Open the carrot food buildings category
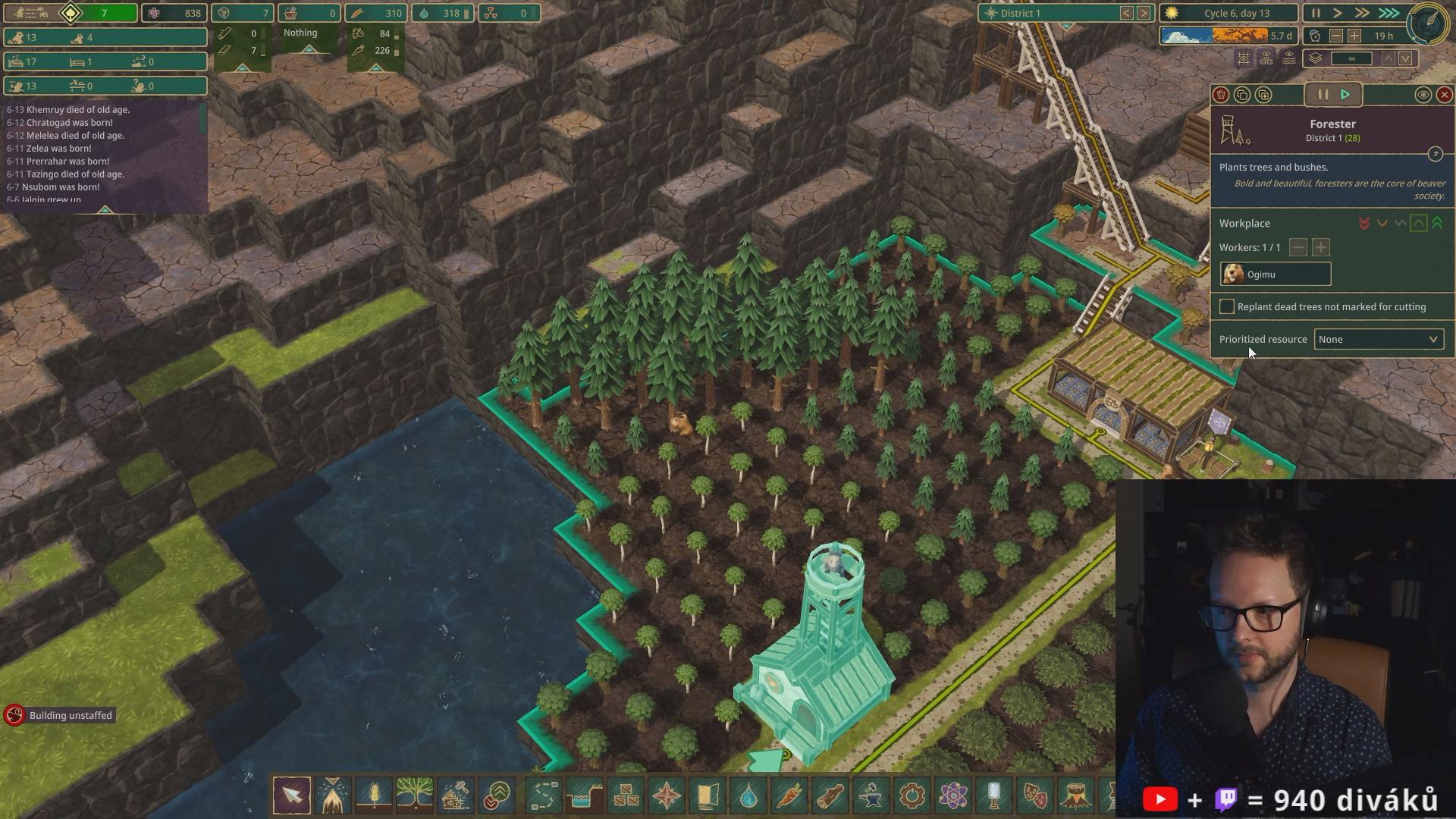This screenshot has width=1456, height=819. click(789, 795)
